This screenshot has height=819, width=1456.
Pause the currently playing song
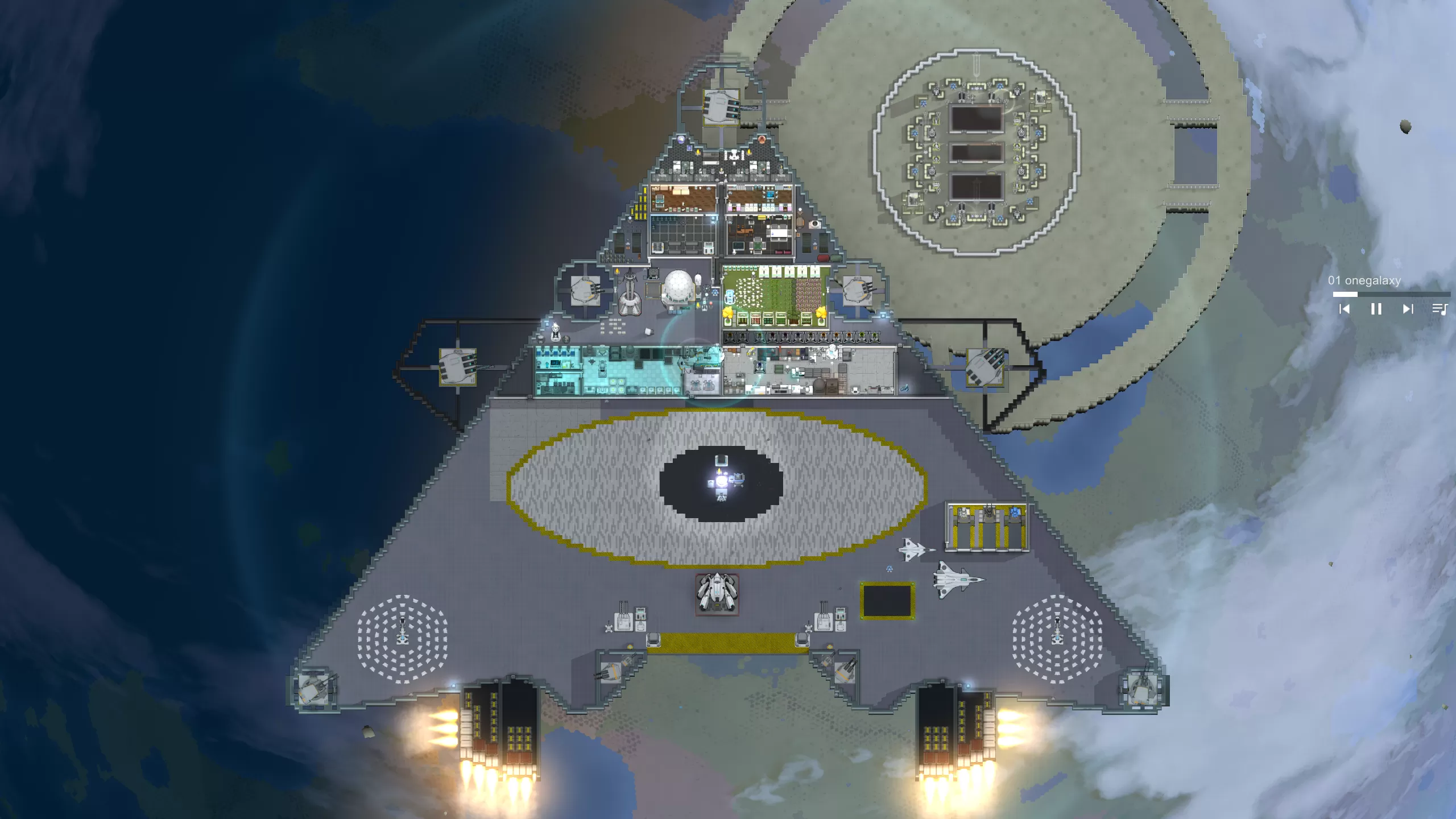point(1376,309)
